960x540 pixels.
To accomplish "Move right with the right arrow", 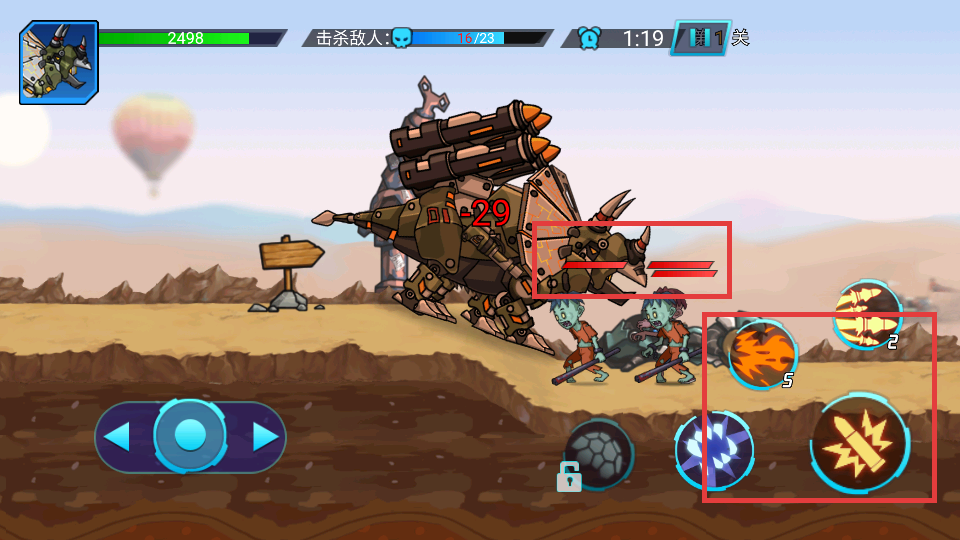I will pyautogui.click(x=264, y=437).
